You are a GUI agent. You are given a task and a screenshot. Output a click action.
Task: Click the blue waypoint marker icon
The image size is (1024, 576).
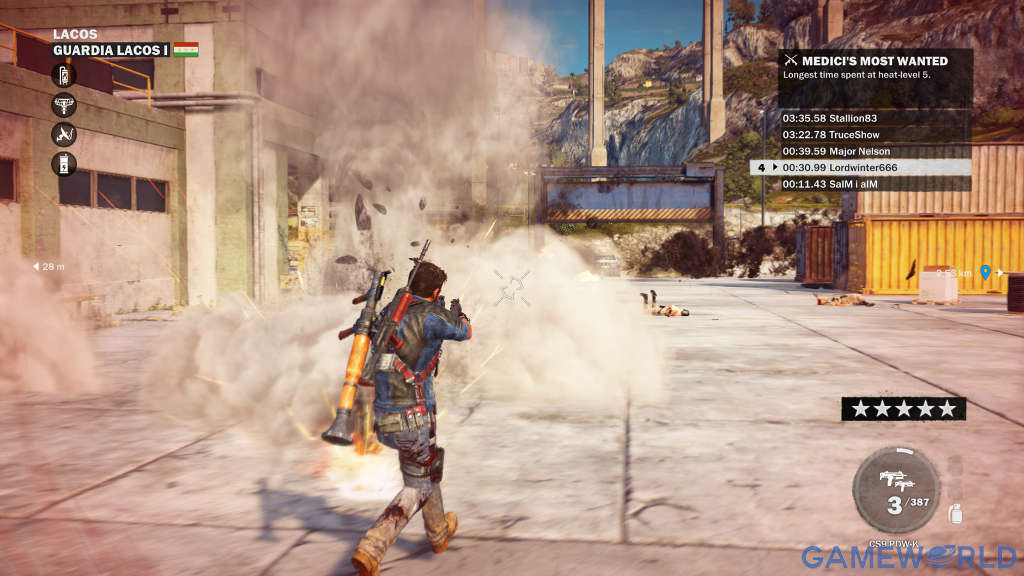point(985,272)
